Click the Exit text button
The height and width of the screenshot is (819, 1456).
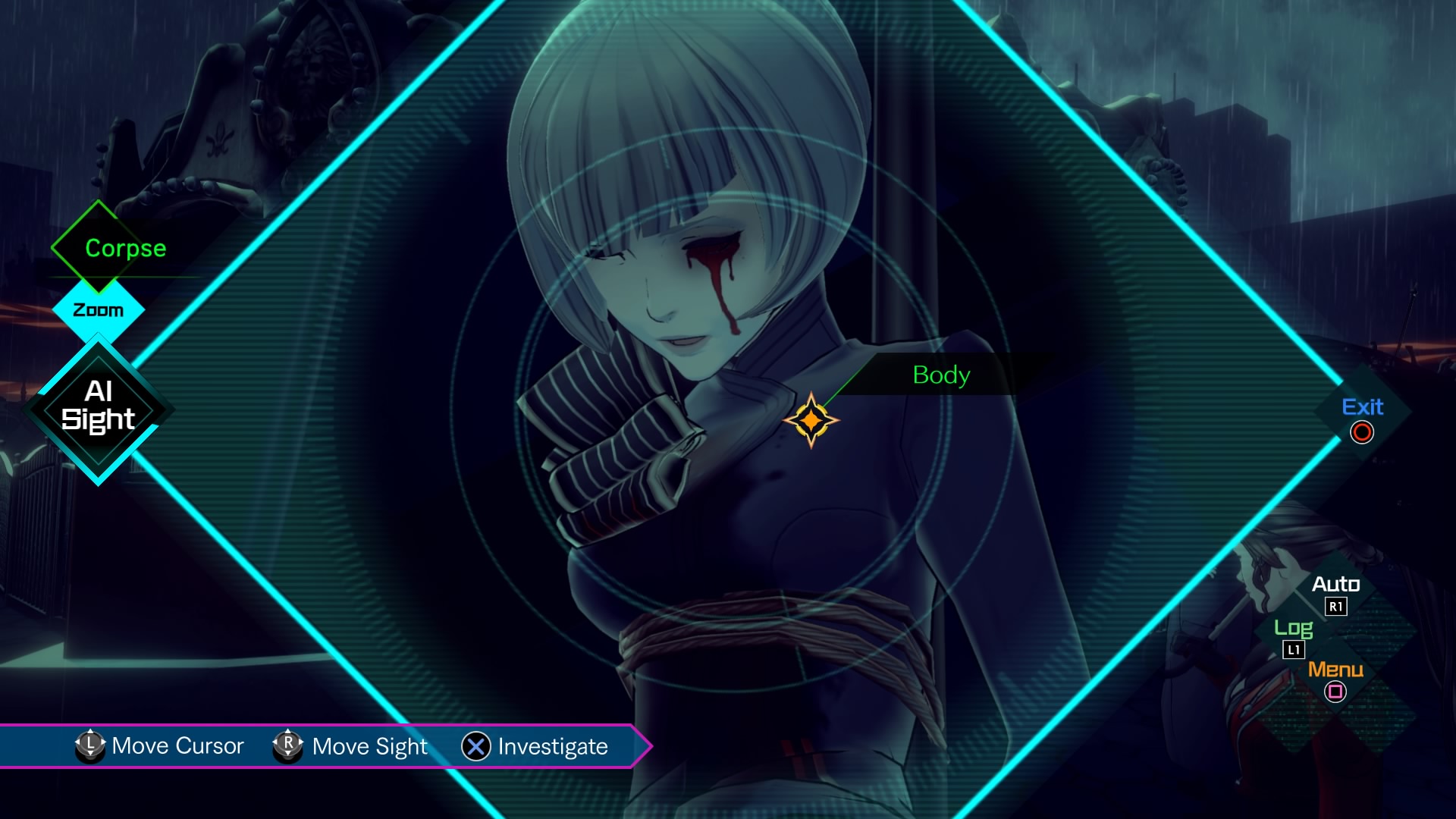tap(1365, 407)
